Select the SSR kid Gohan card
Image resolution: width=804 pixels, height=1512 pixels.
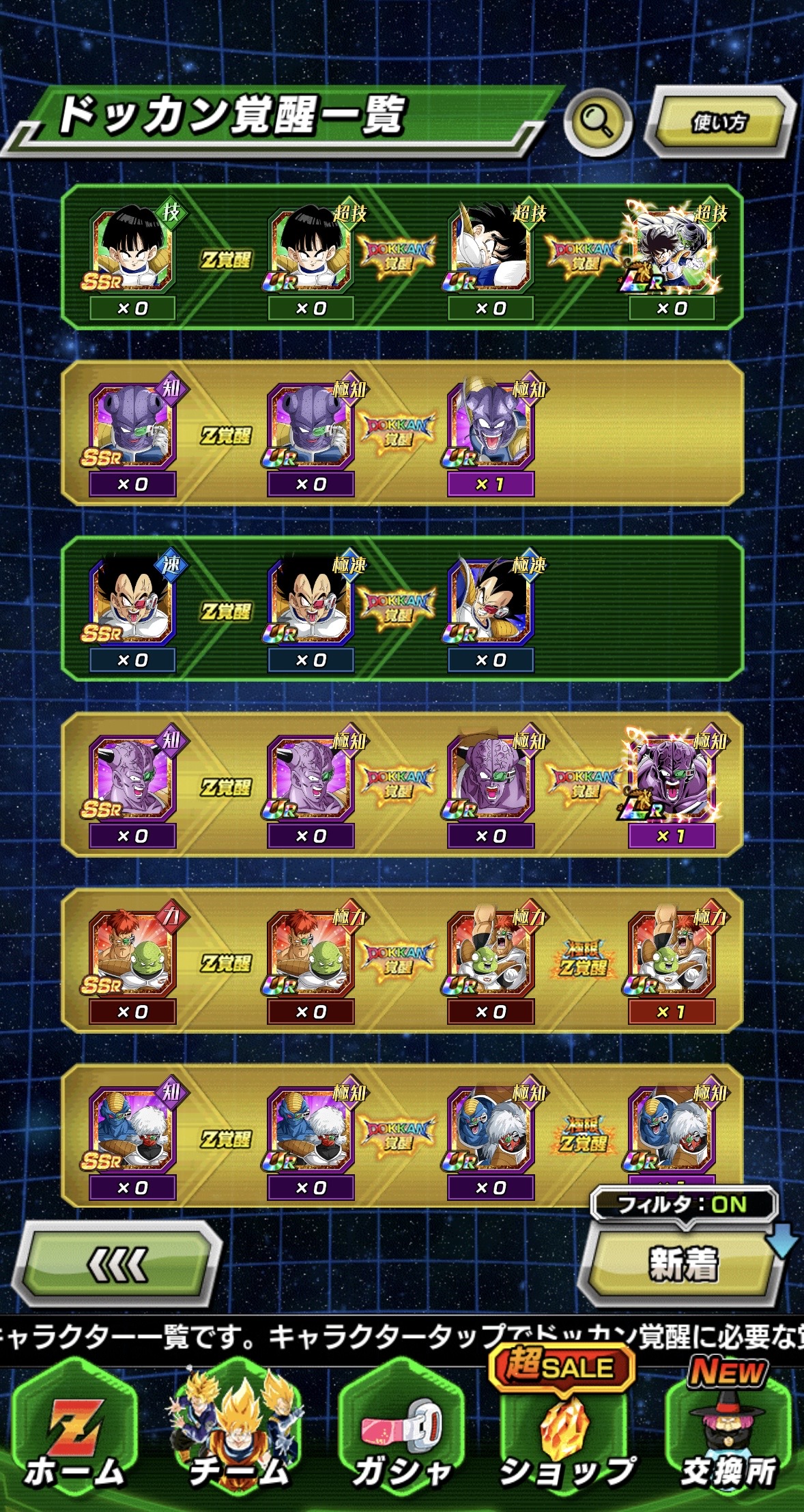[x=132, y=252]
